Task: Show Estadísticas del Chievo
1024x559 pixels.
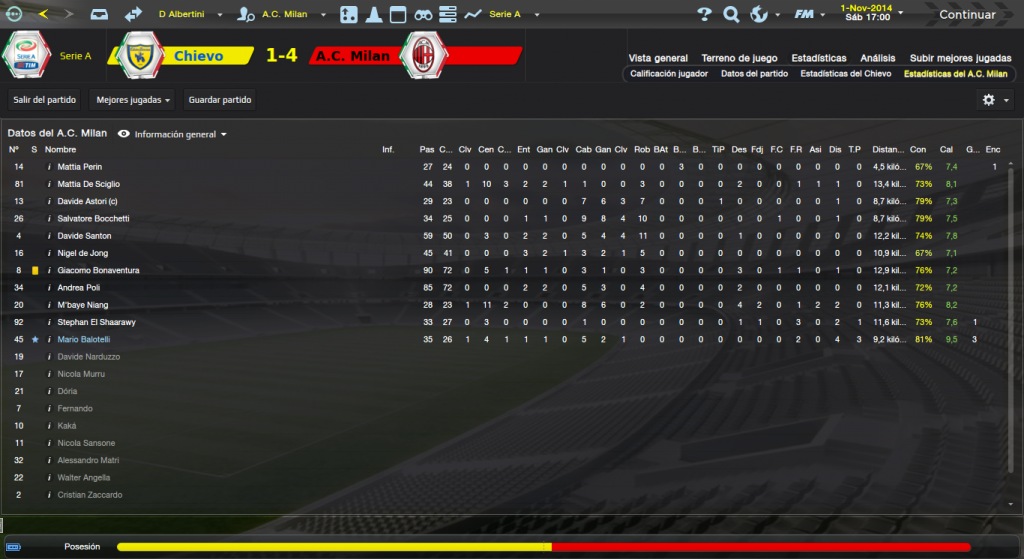Action: pos(845,74)
